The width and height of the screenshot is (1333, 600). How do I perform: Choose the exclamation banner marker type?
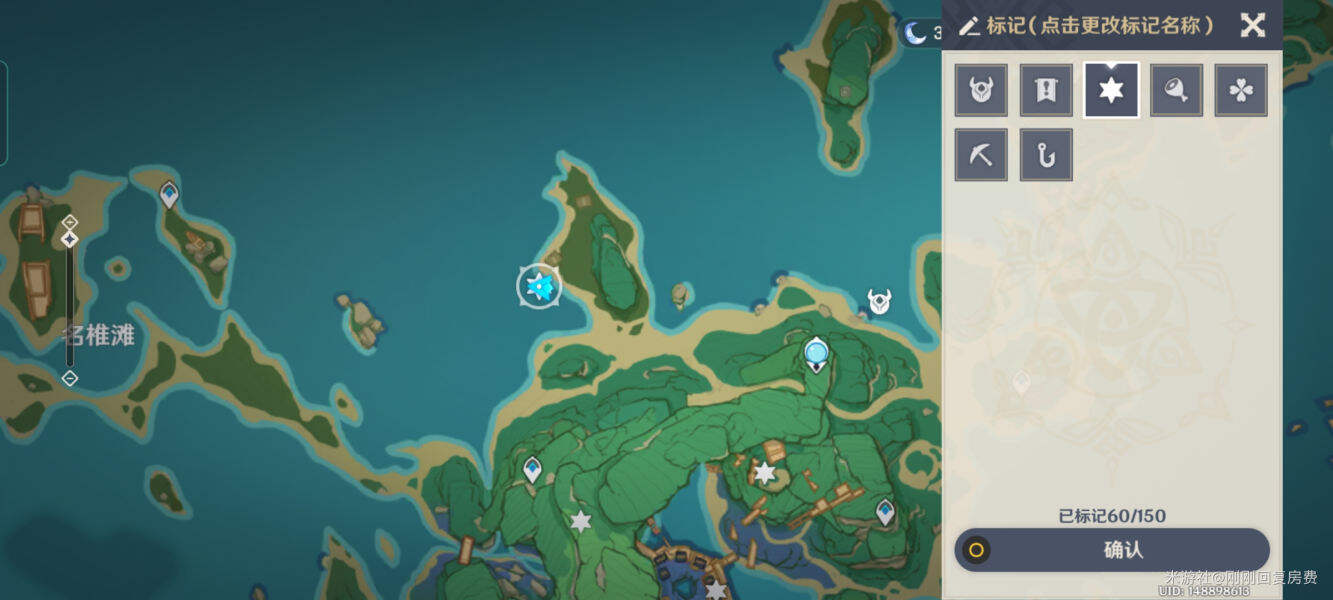click(1046, 91)
